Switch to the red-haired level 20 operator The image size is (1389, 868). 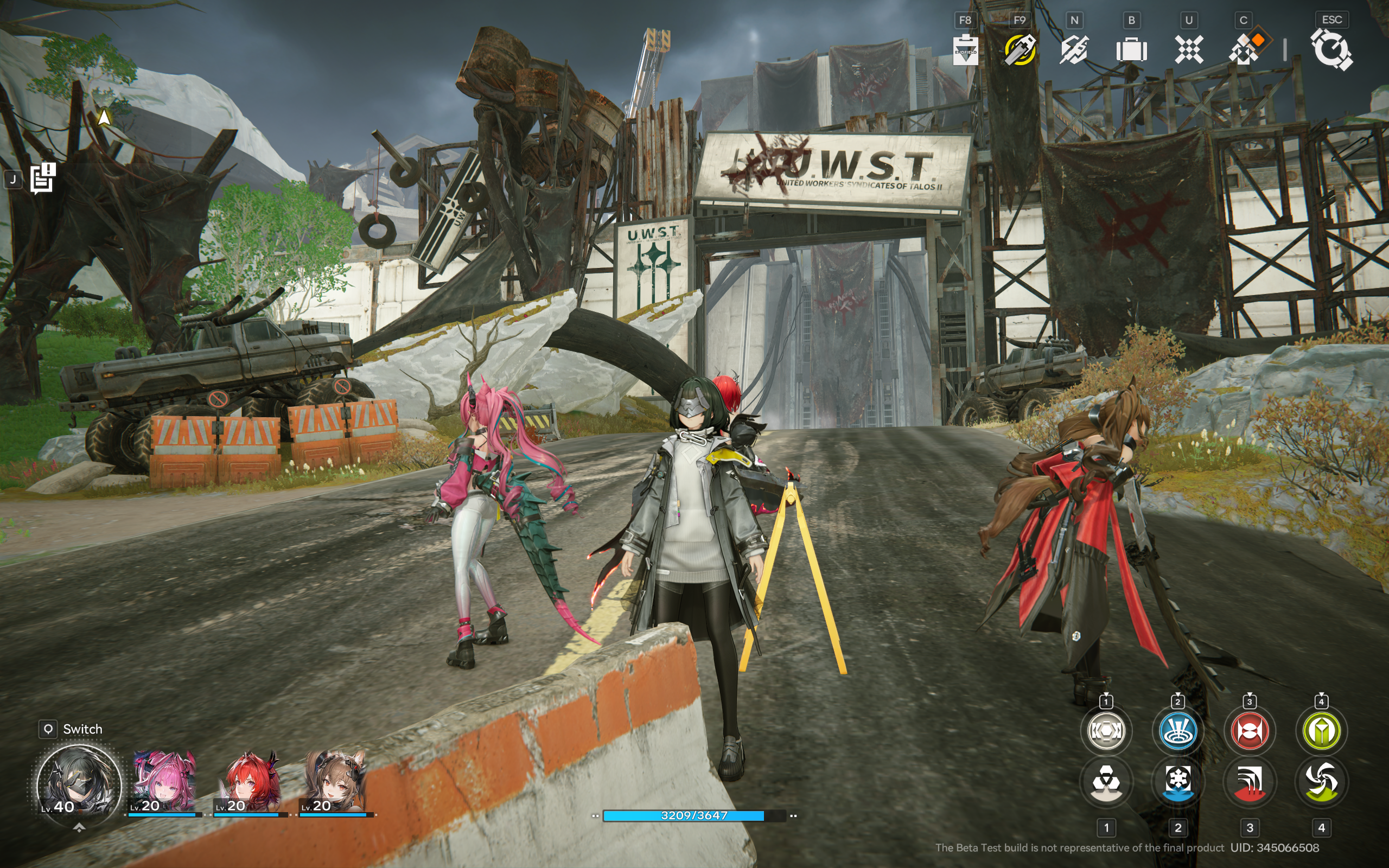[x=250, y=783]
